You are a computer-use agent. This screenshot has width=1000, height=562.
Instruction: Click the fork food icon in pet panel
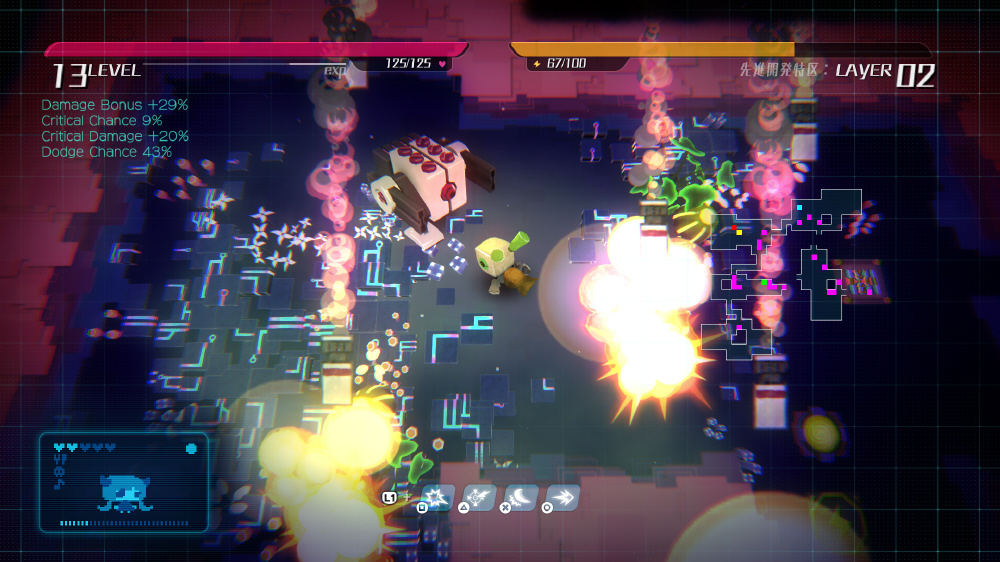coord(59,461)
